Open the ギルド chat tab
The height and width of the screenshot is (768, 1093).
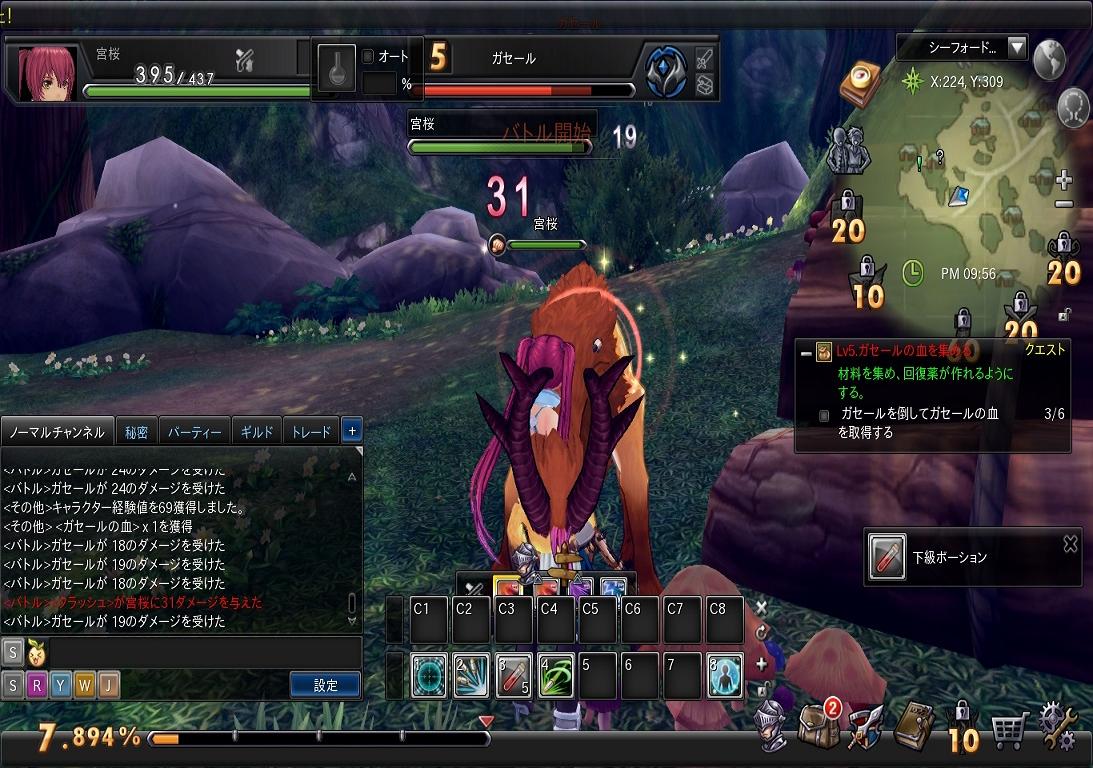[x=257, y=432]
